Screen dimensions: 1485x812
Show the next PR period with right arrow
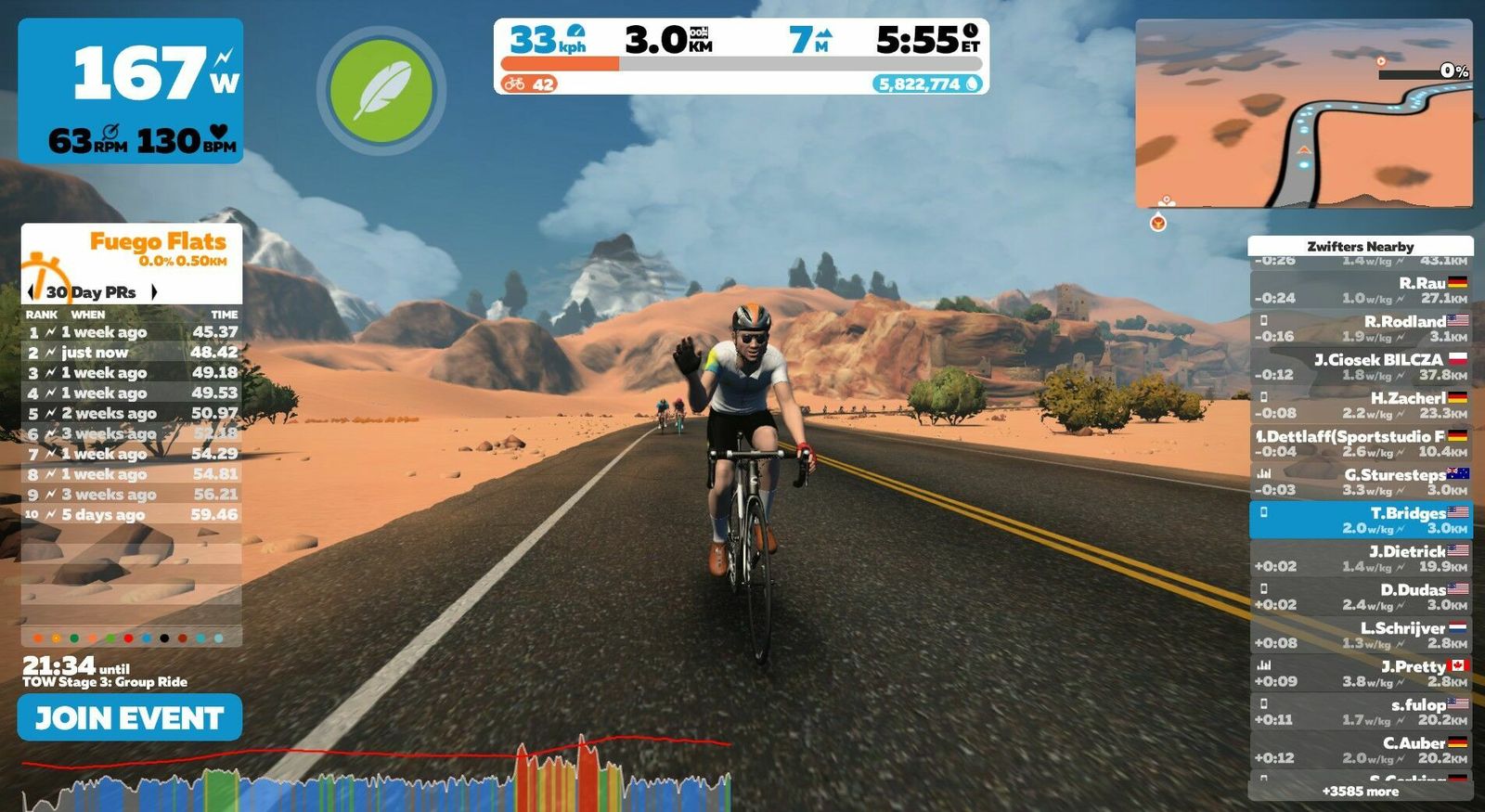click(x=154, y=292)
